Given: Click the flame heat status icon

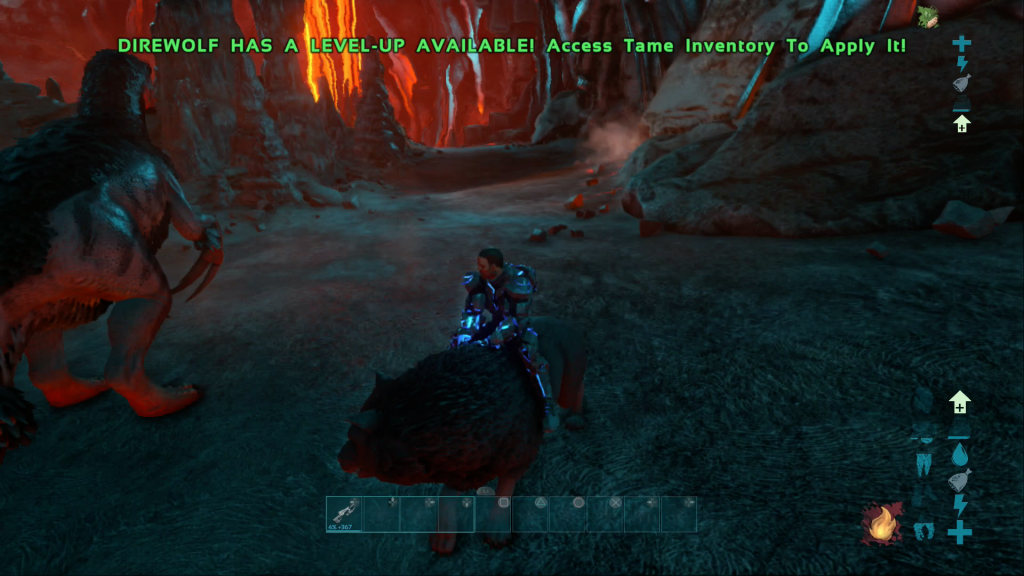Looking at the screenshot, I should 880,523.
